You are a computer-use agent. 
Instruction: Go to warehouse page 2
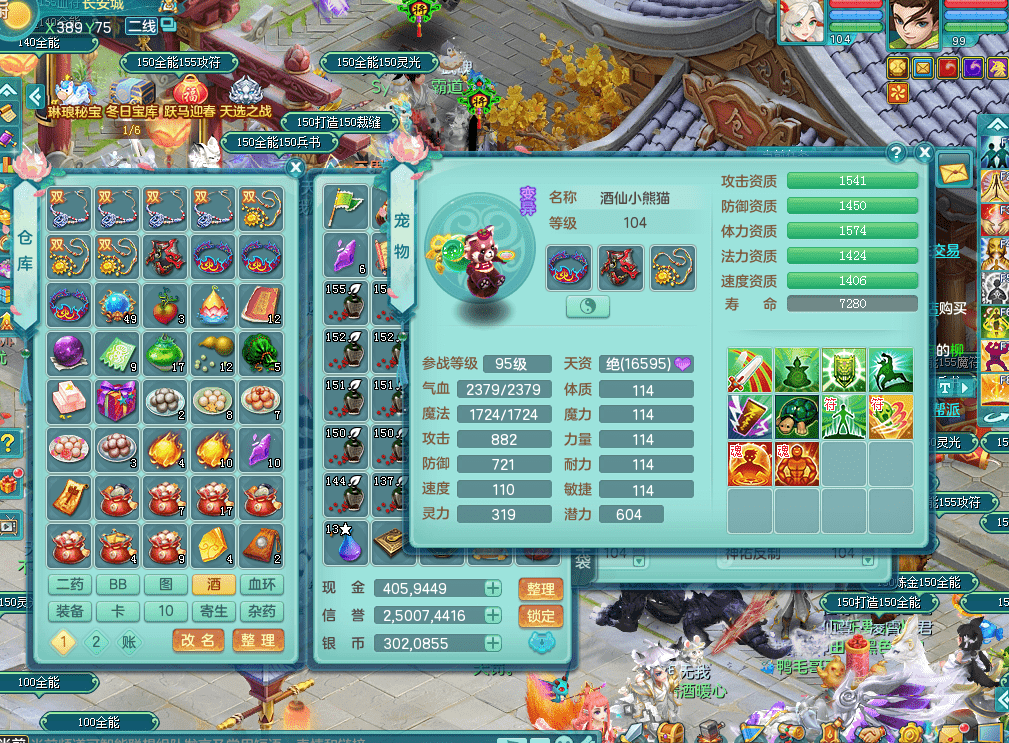97,641
